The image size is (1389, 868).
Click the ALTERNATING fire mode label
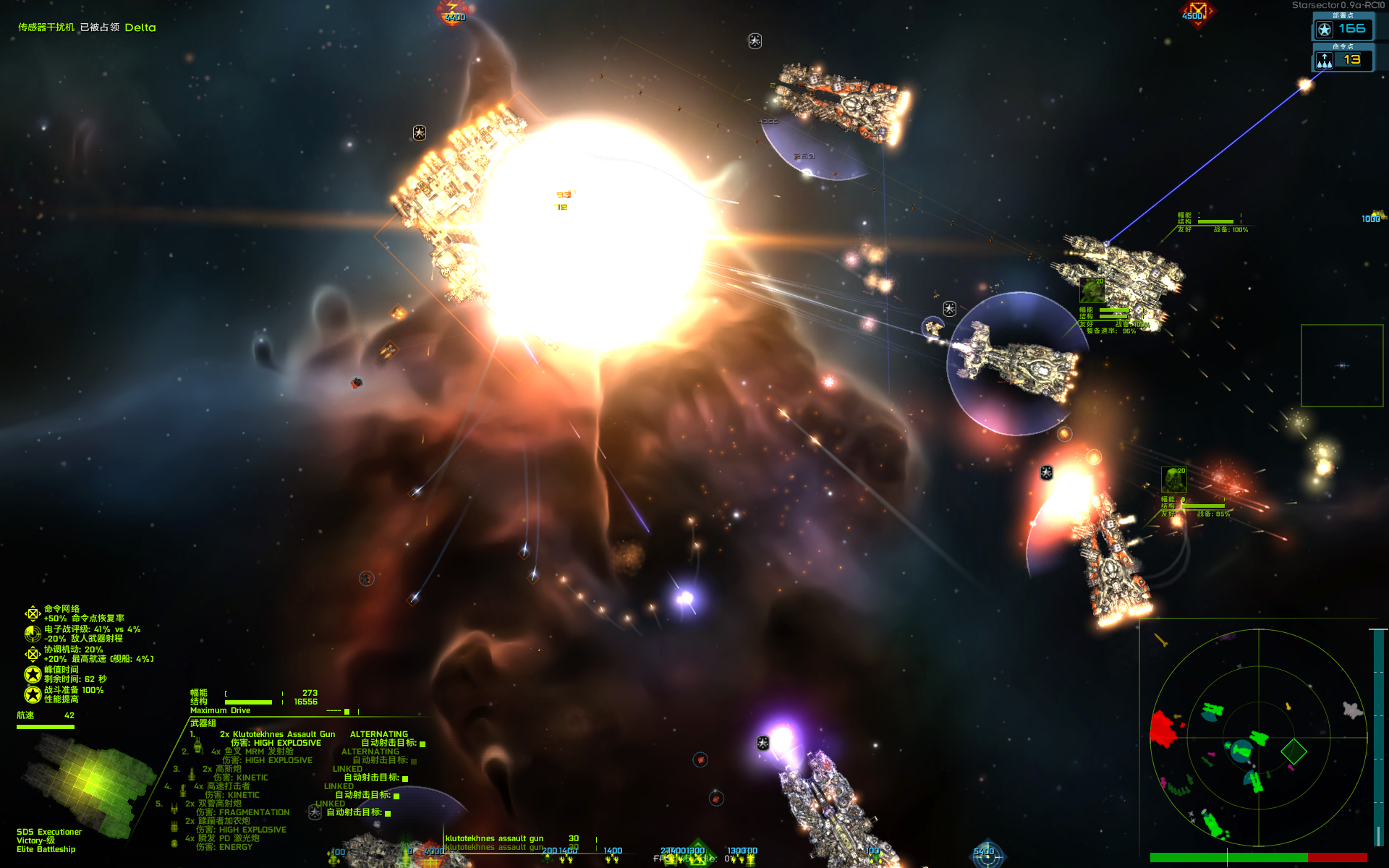pos(379,733)
